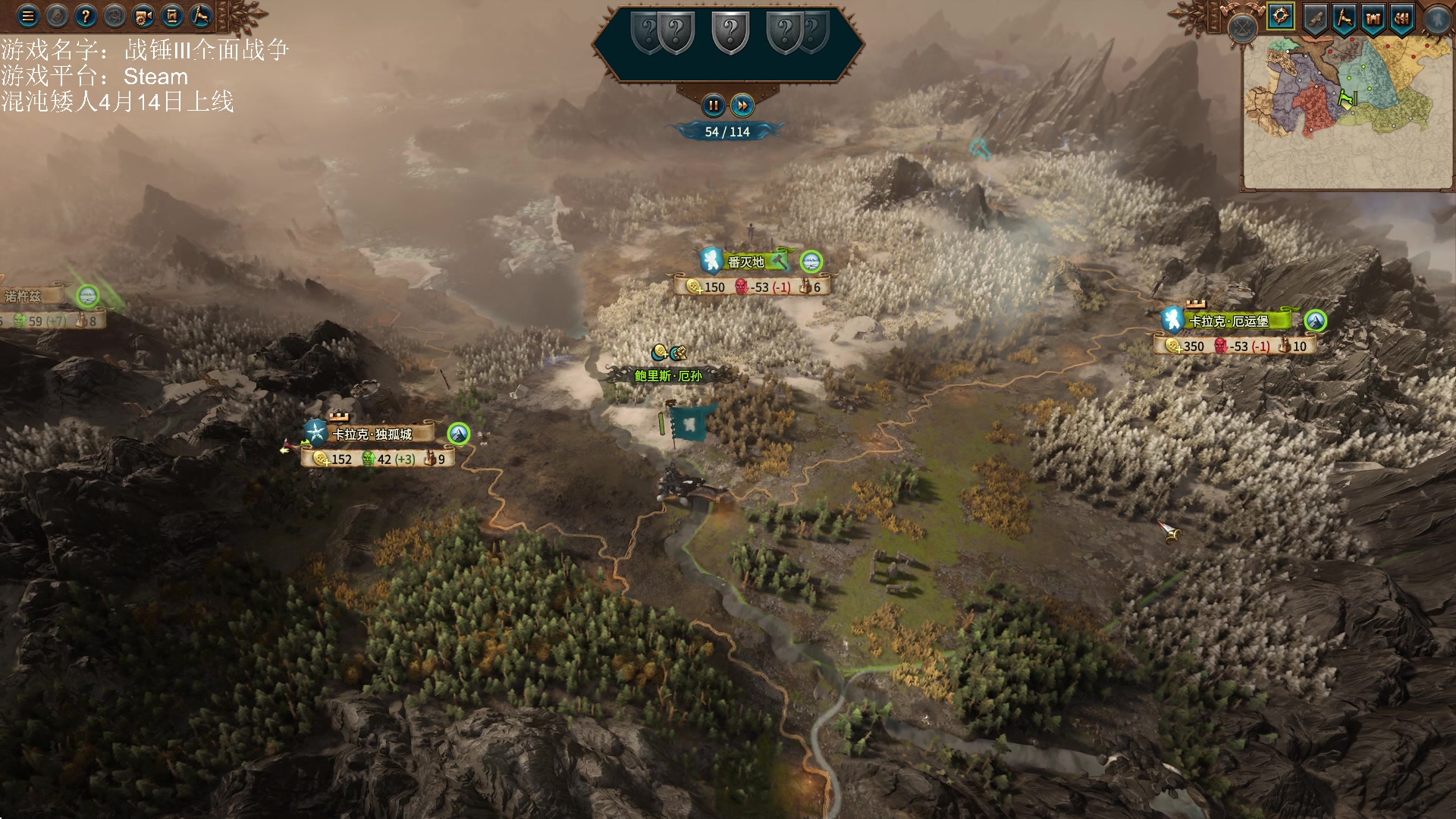
Task: Click the scroll icon in top-left bar
Action: point(172,16)
